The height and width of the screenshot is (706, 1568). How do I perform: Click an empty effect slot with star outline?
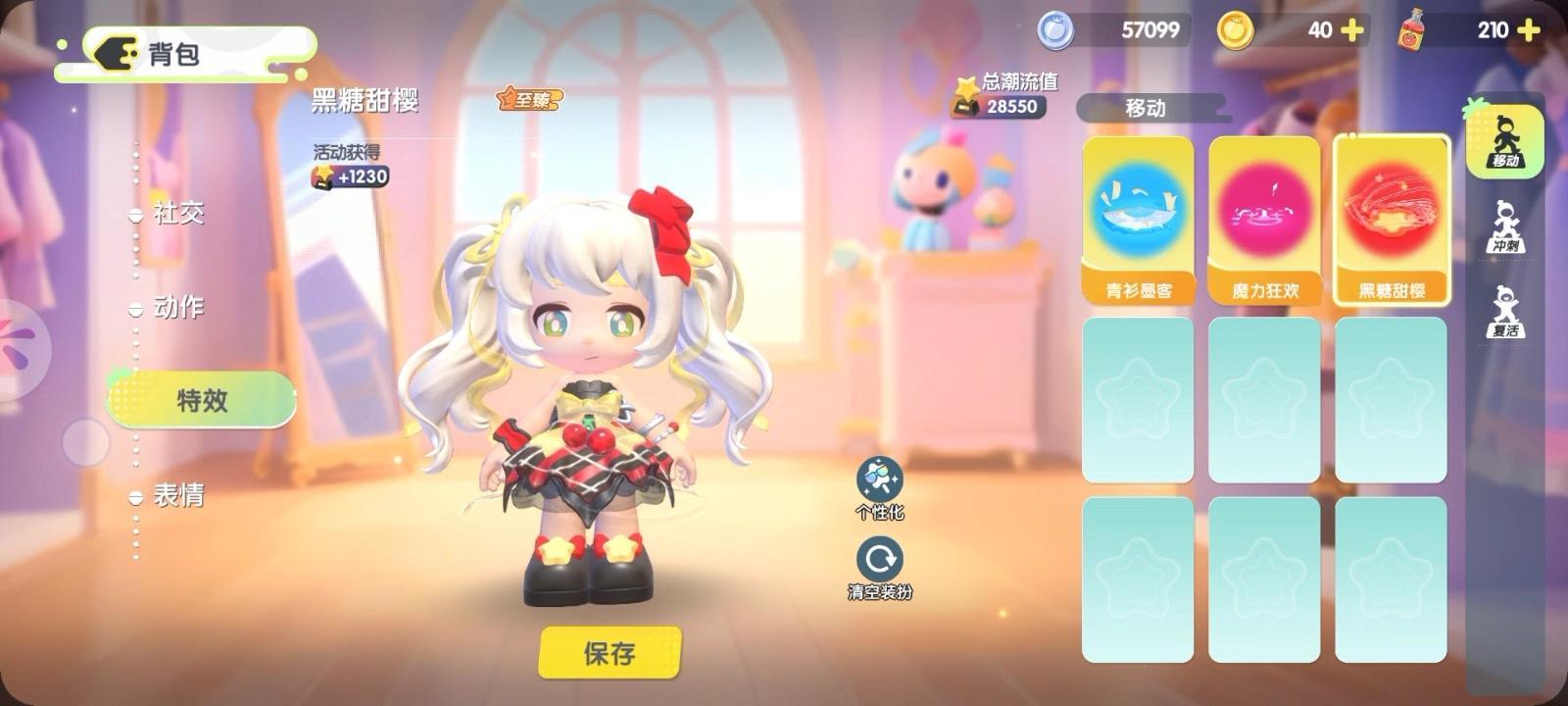tap(1137, 397)
